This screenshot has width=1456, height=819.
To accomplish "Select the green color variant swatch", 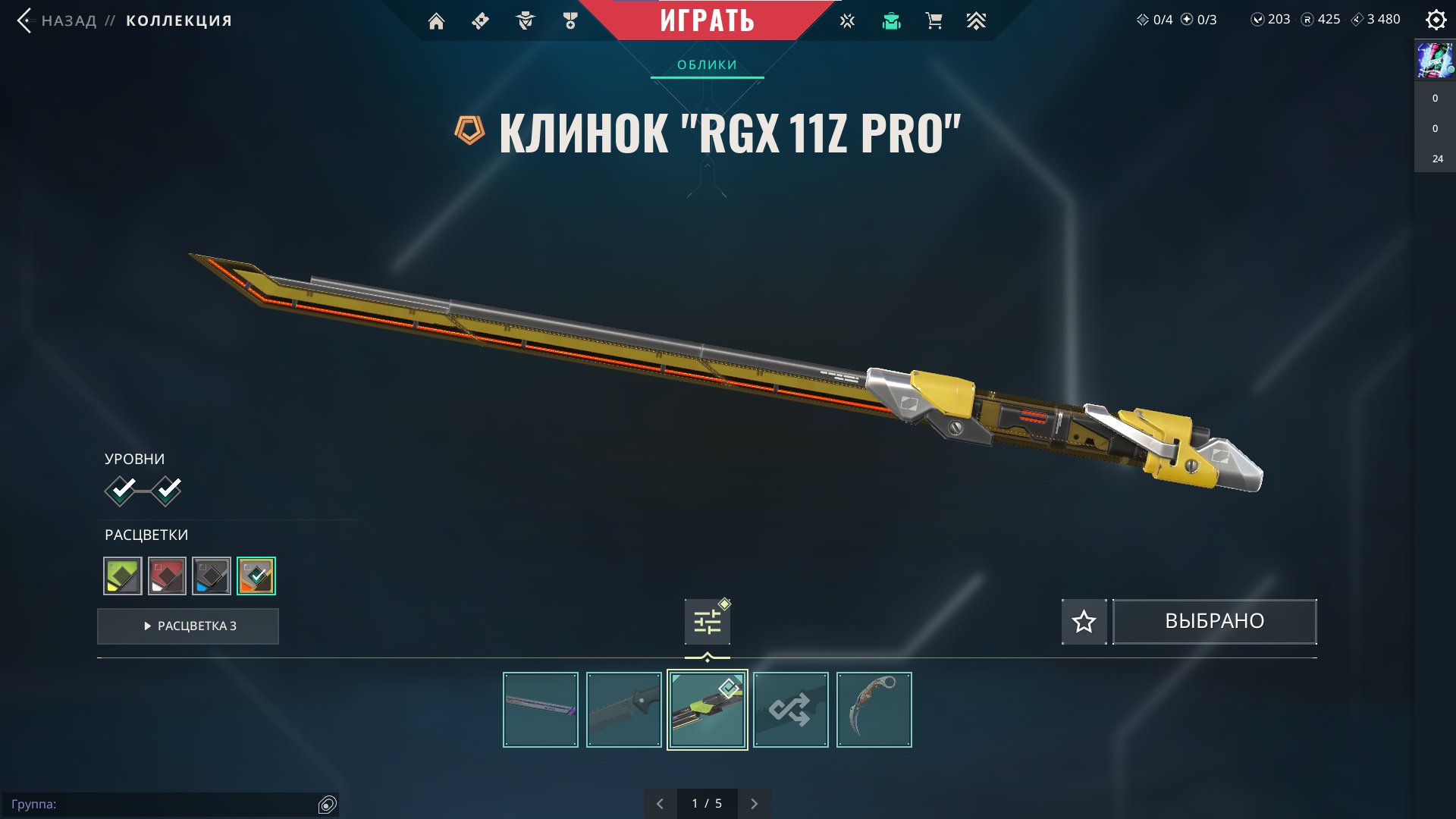I will [123, 576].
